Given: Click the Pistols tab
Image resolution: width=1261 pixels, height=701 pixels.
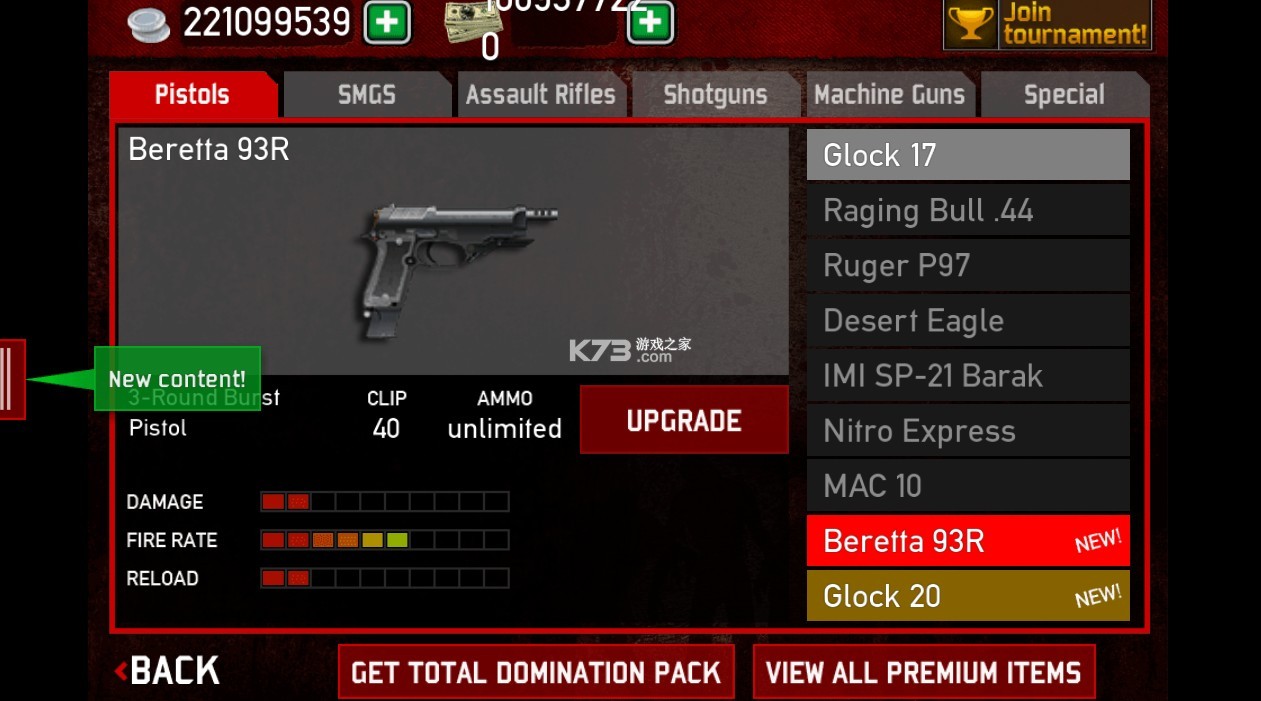Looking at the screenshot, I should click(x=192, y=95).
